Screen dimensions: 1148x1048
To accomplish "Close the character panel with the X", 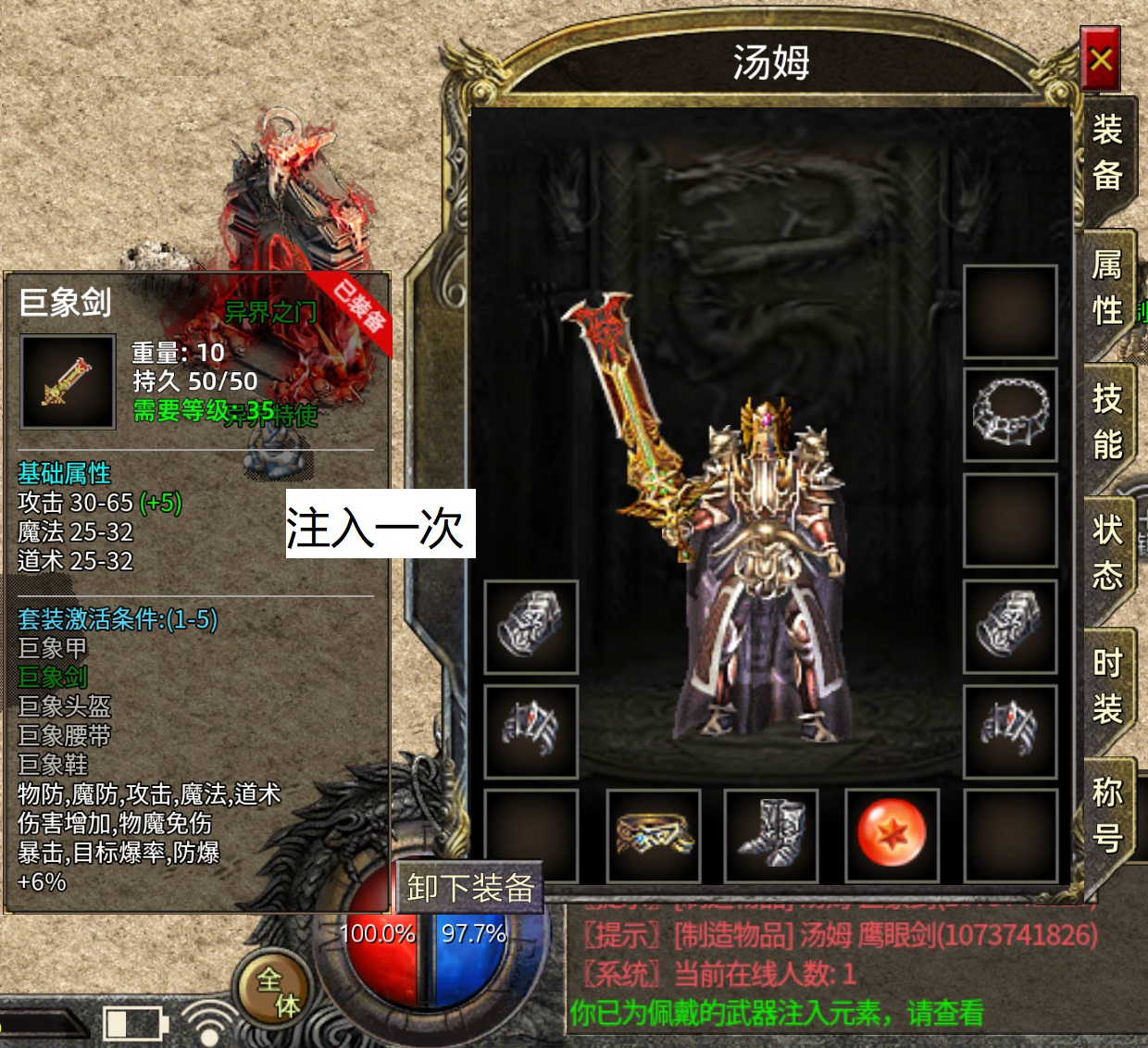I will [x=1101, y=59].
